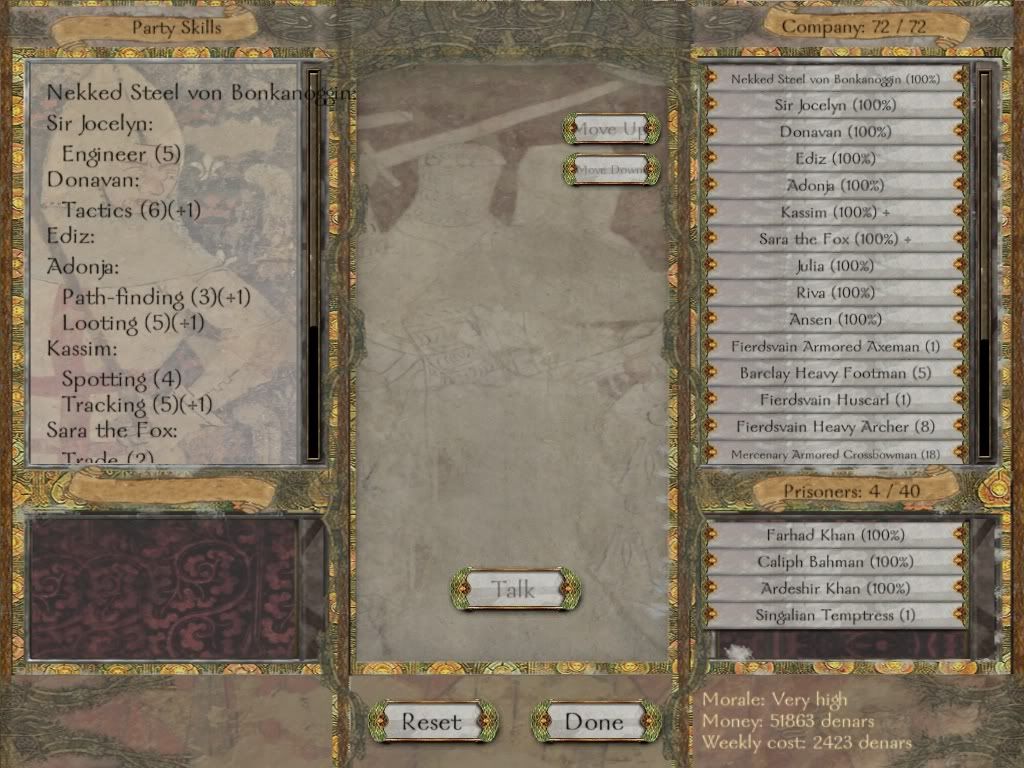Choose the Fierdsvain Heavy Archer troops

pyautogui.click(x=835, y=427)
